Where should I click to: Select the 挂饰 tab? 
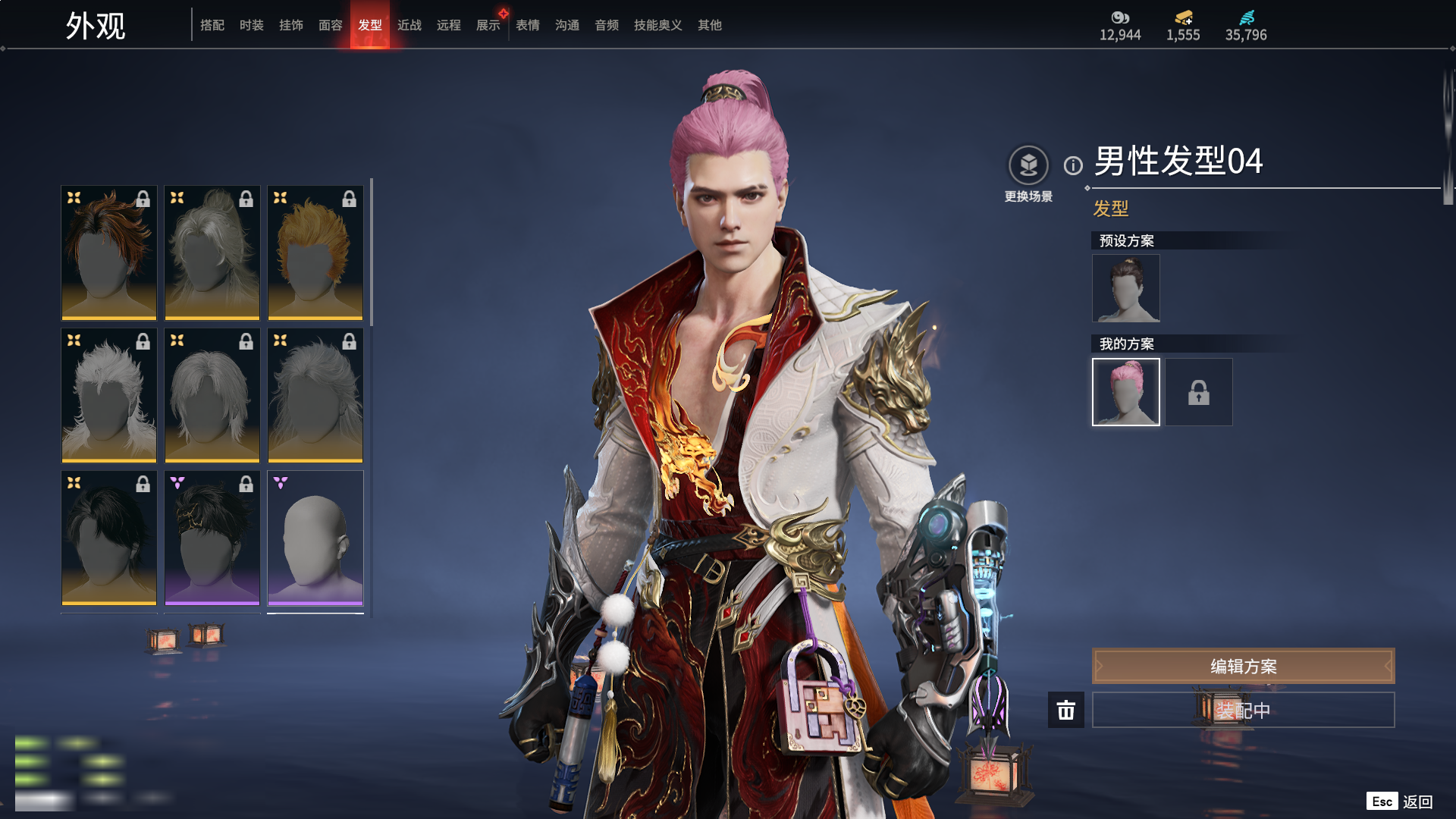(290, 25)
